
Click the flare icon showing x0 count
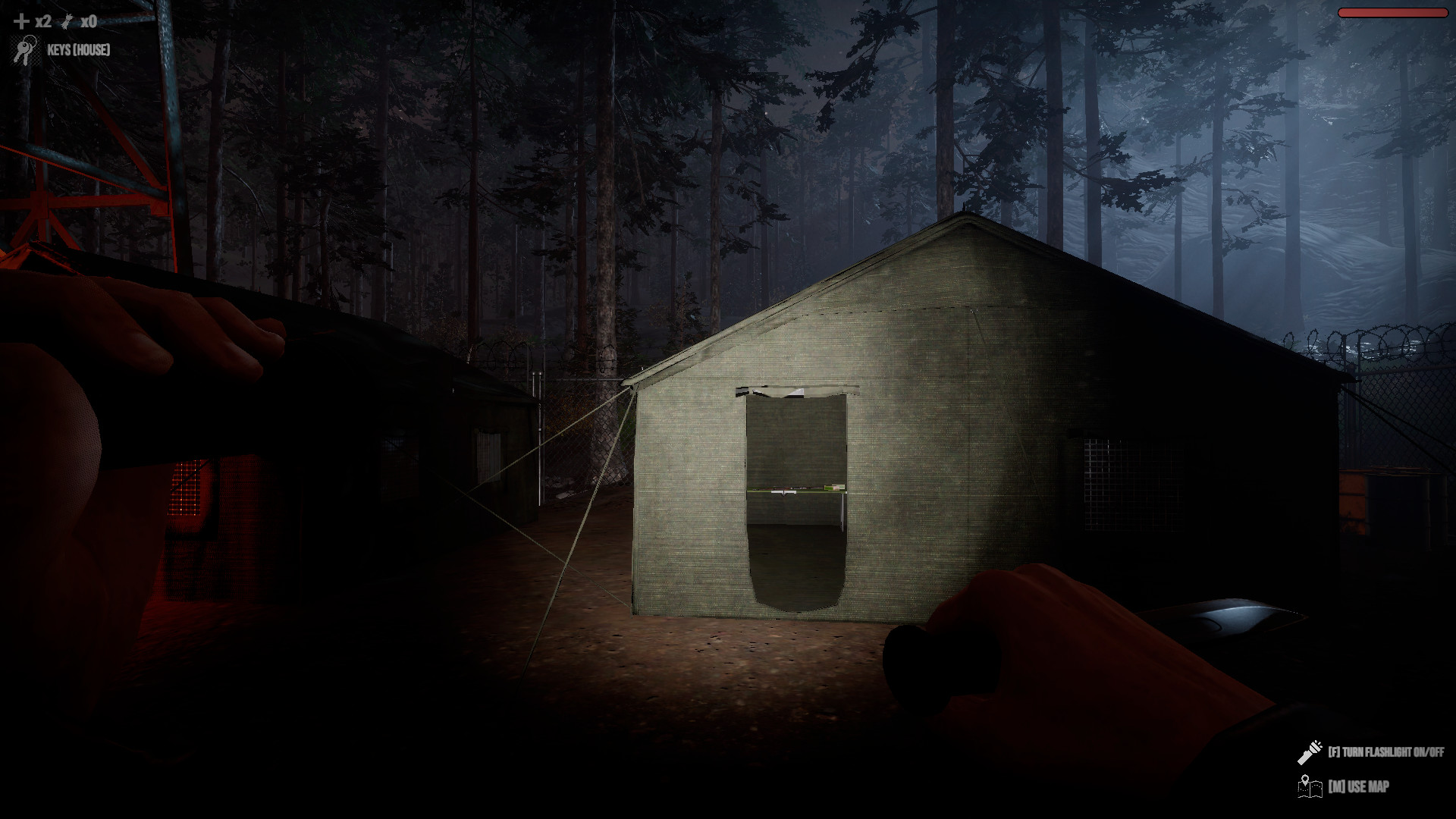[66, 20]
